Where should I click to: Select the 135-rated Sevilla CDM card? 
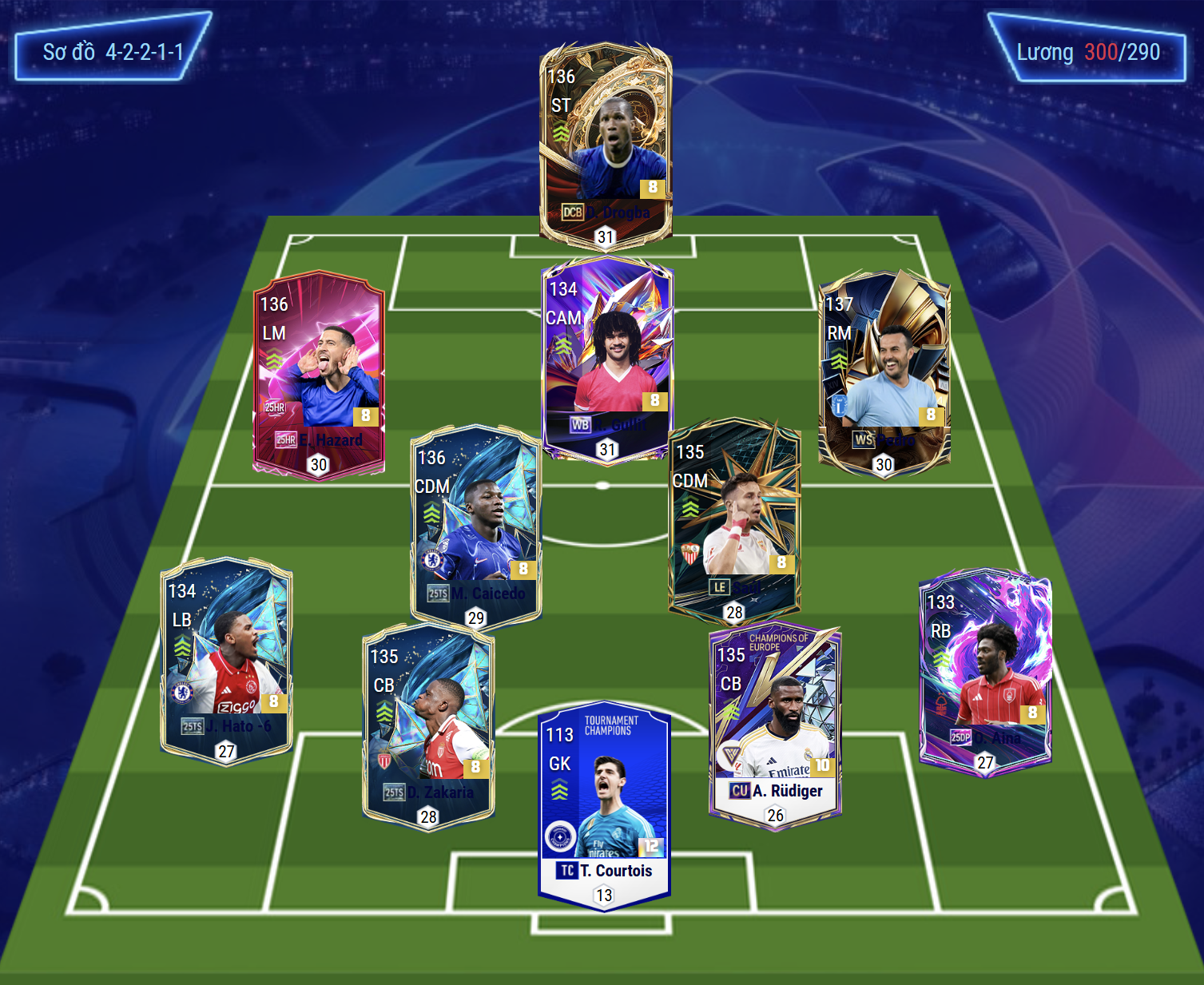point(734,520)
